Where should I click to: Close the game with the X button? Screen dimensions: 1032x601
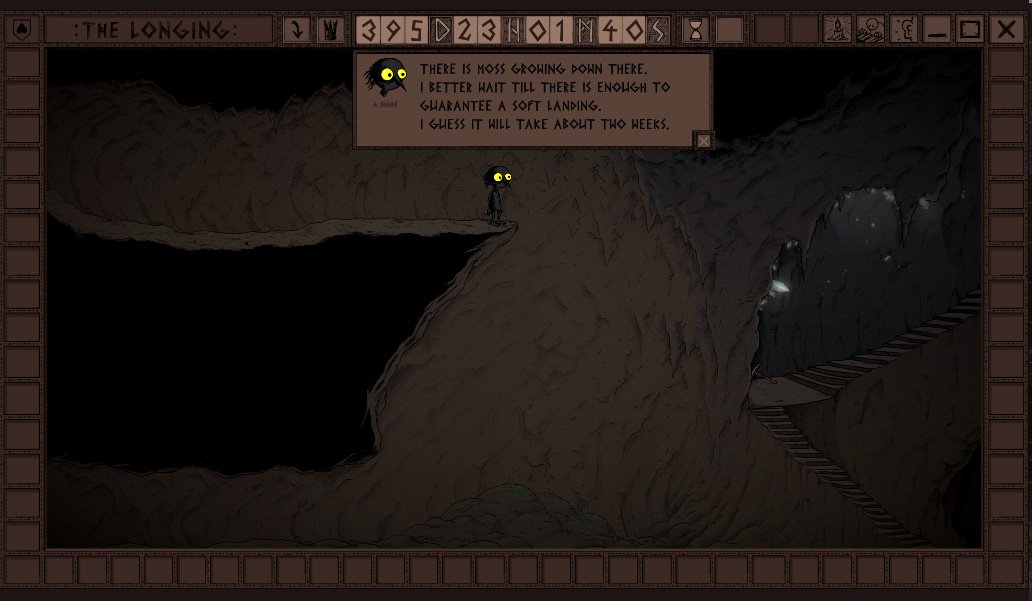click(1006, 30)
